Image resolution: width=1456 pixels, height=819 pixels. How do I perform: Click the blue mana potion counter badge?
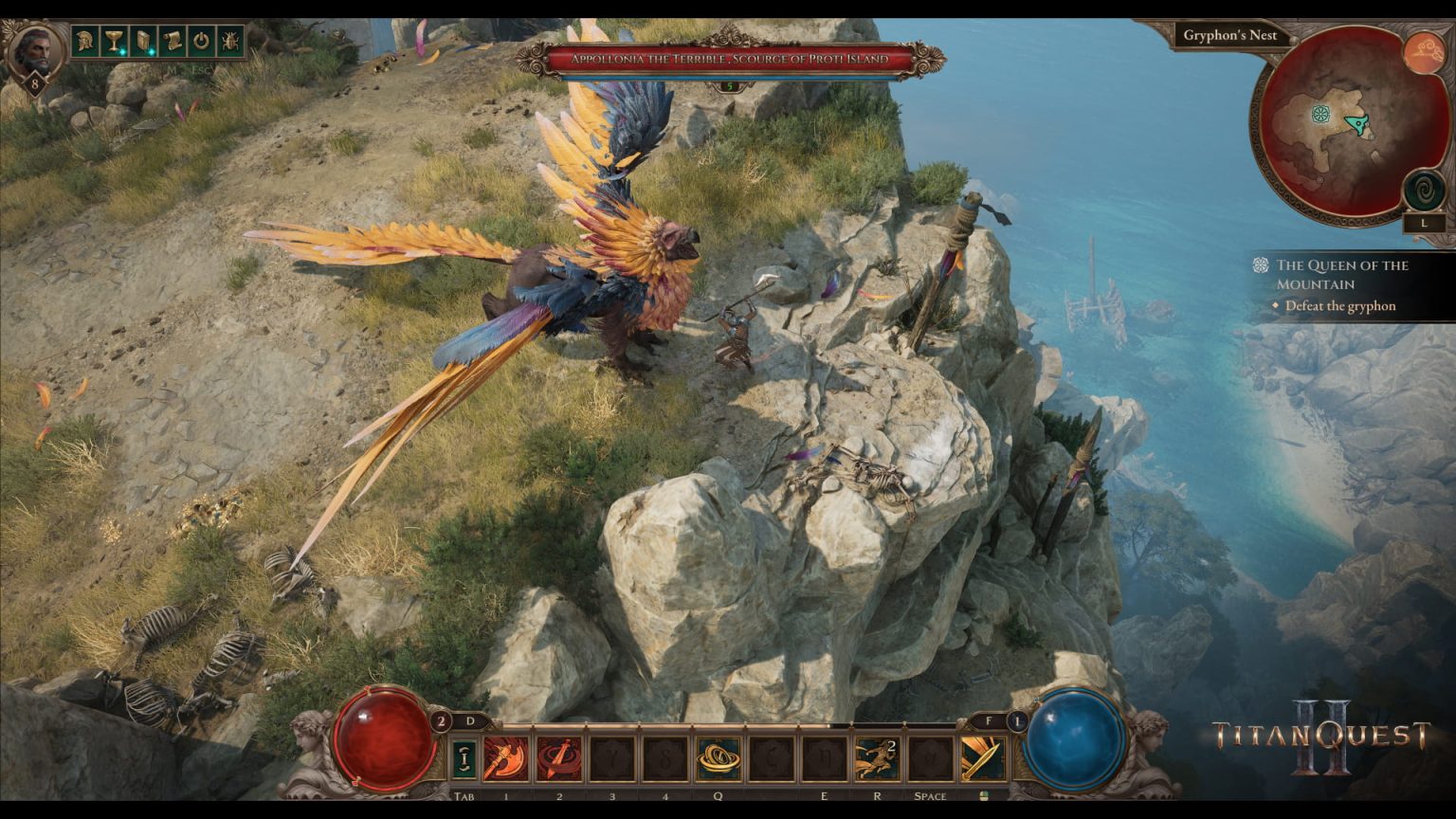click(1018, 721)
